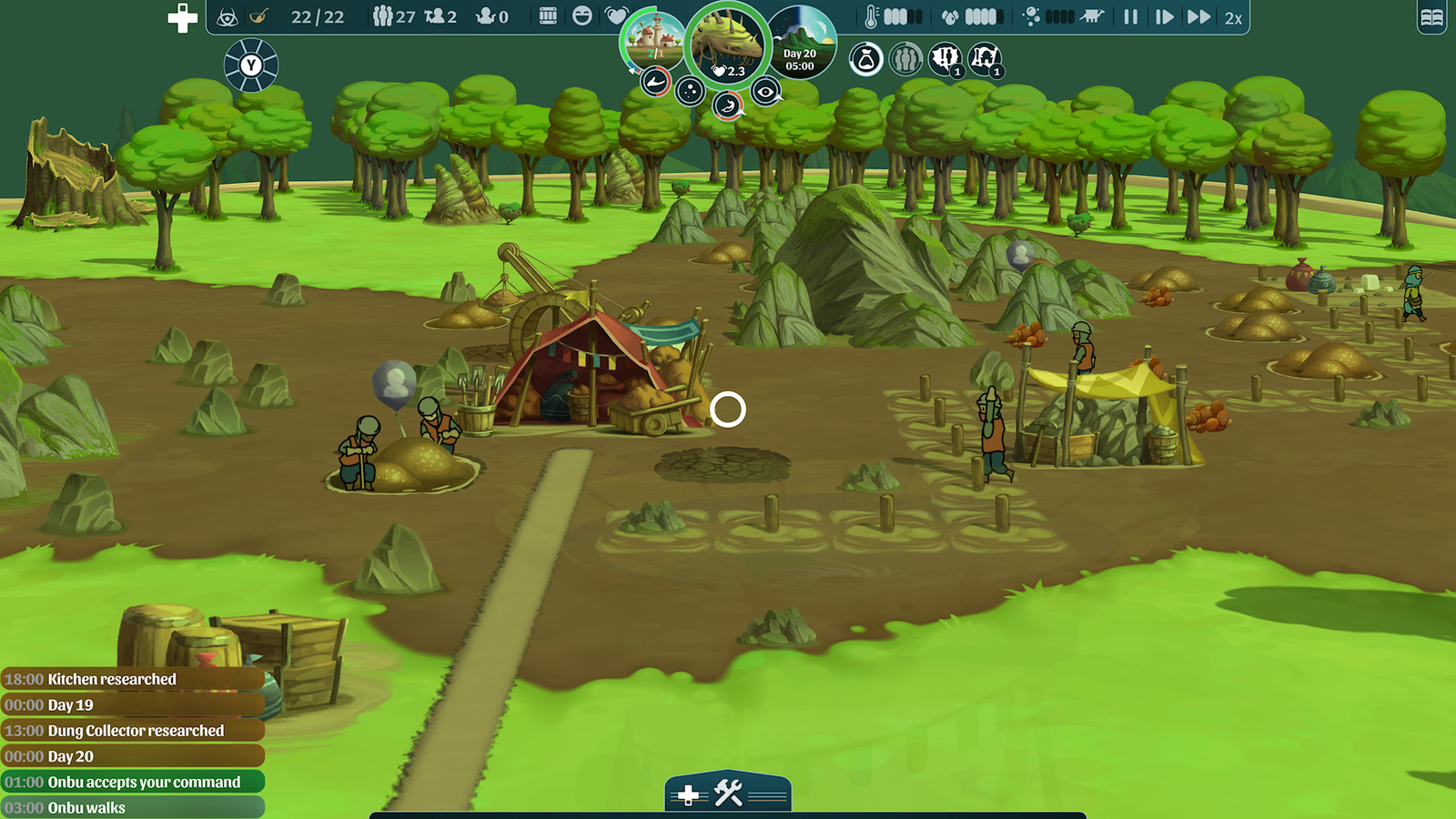Image resolution: width=1456 pixels, height=819 pixels.
Task: Open the villager alert speech bubble
Action: click(x=945, y=60)
